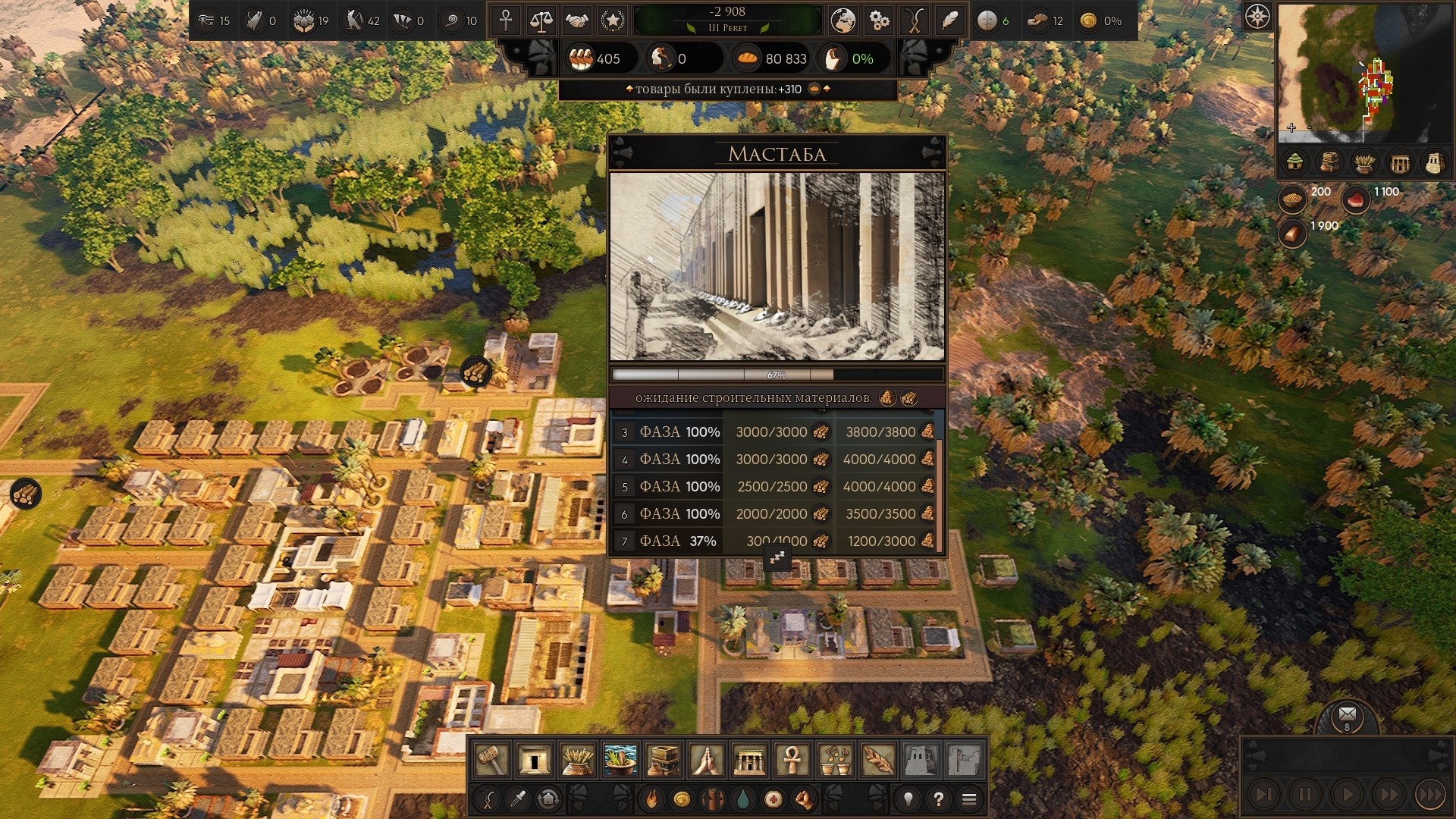
Task: Toggle the lightbulb hints button
Action: 908,799
